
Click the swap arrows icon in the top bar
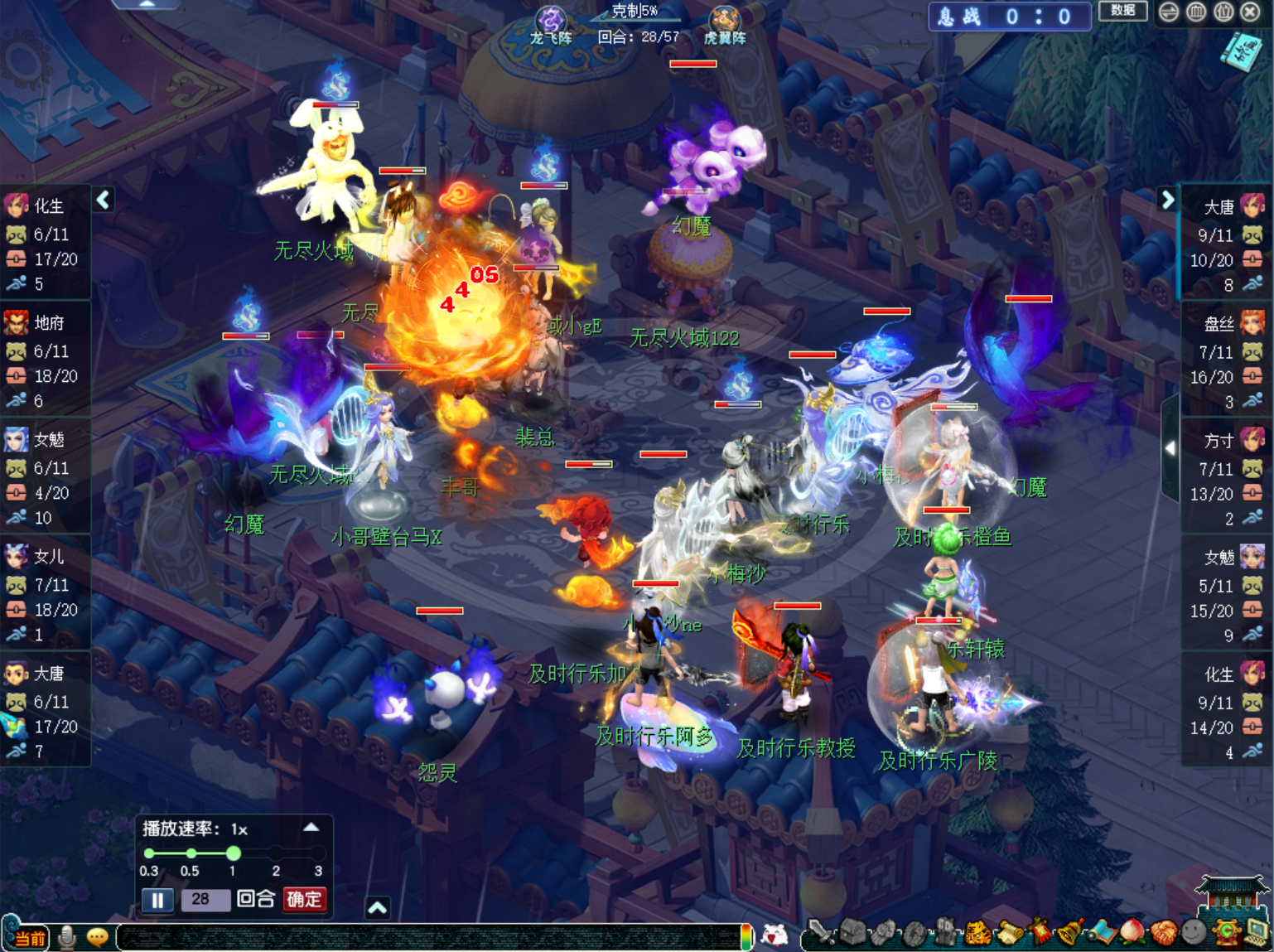click(x=1168, y=12)
